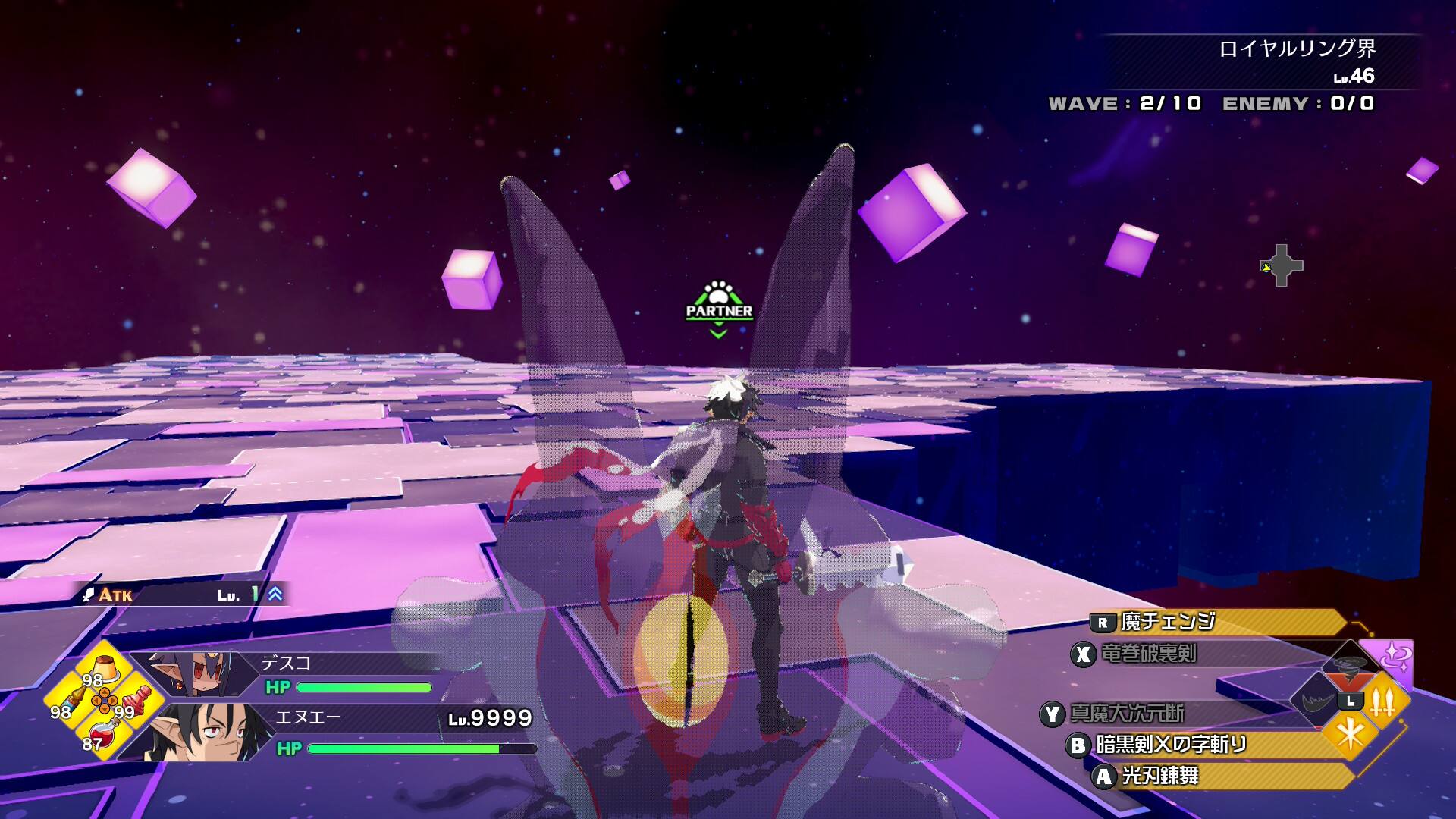Screen dimensions: 1456x819
Task: Click the ATK level-up chevron indicator
Action: point(275,595)
